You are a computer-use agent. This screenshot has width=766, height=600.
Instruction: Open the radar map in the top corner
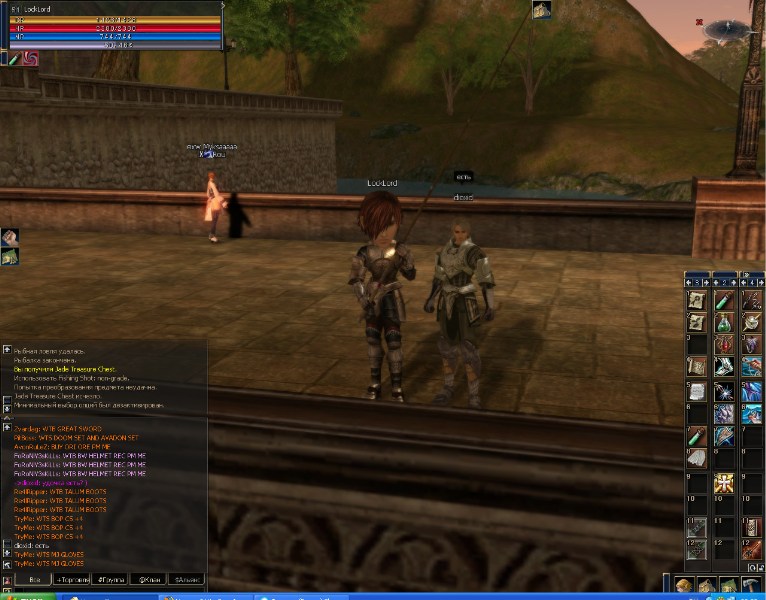[x=727, y=30]
